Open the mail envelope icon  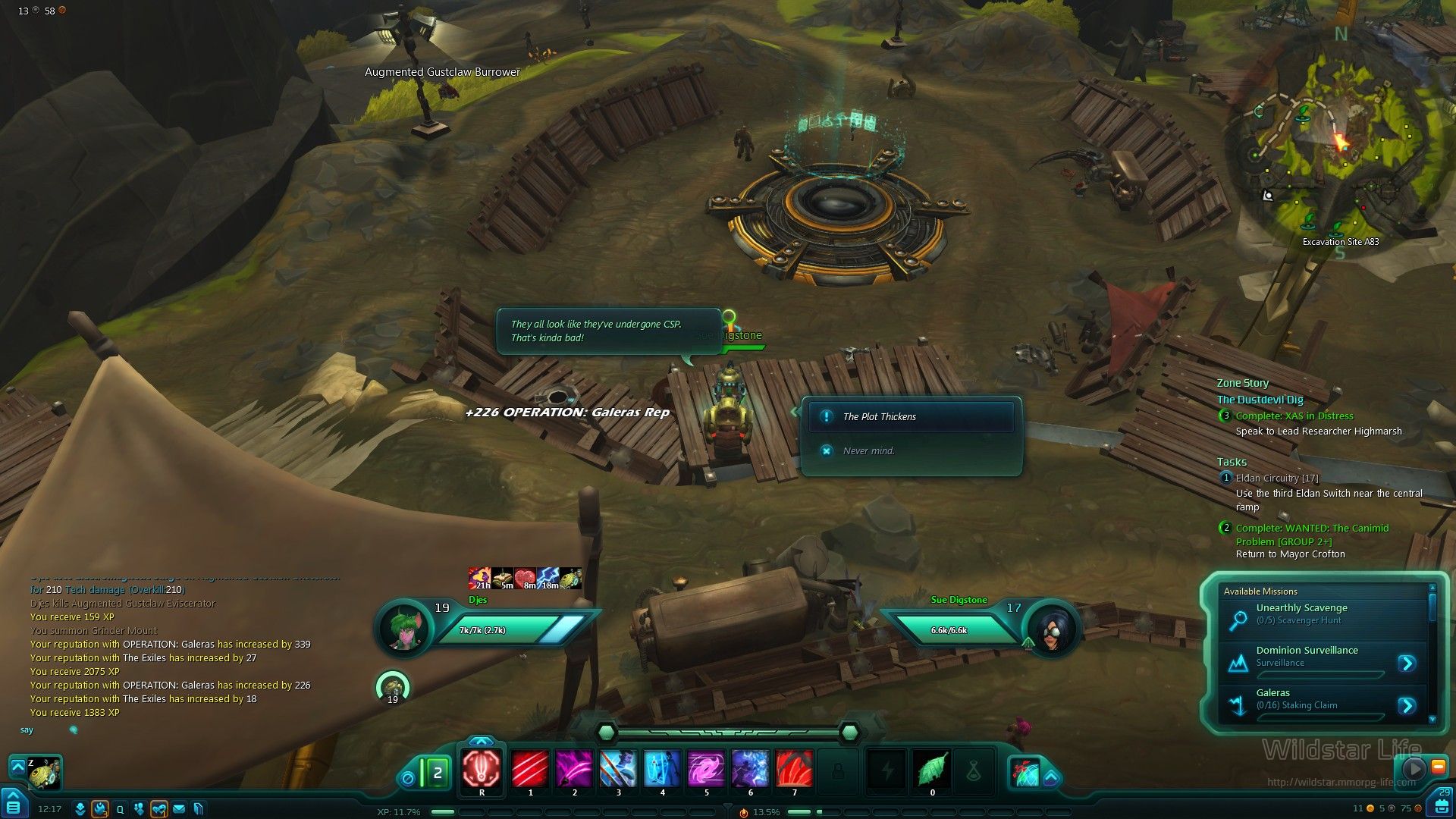(179, 809)
